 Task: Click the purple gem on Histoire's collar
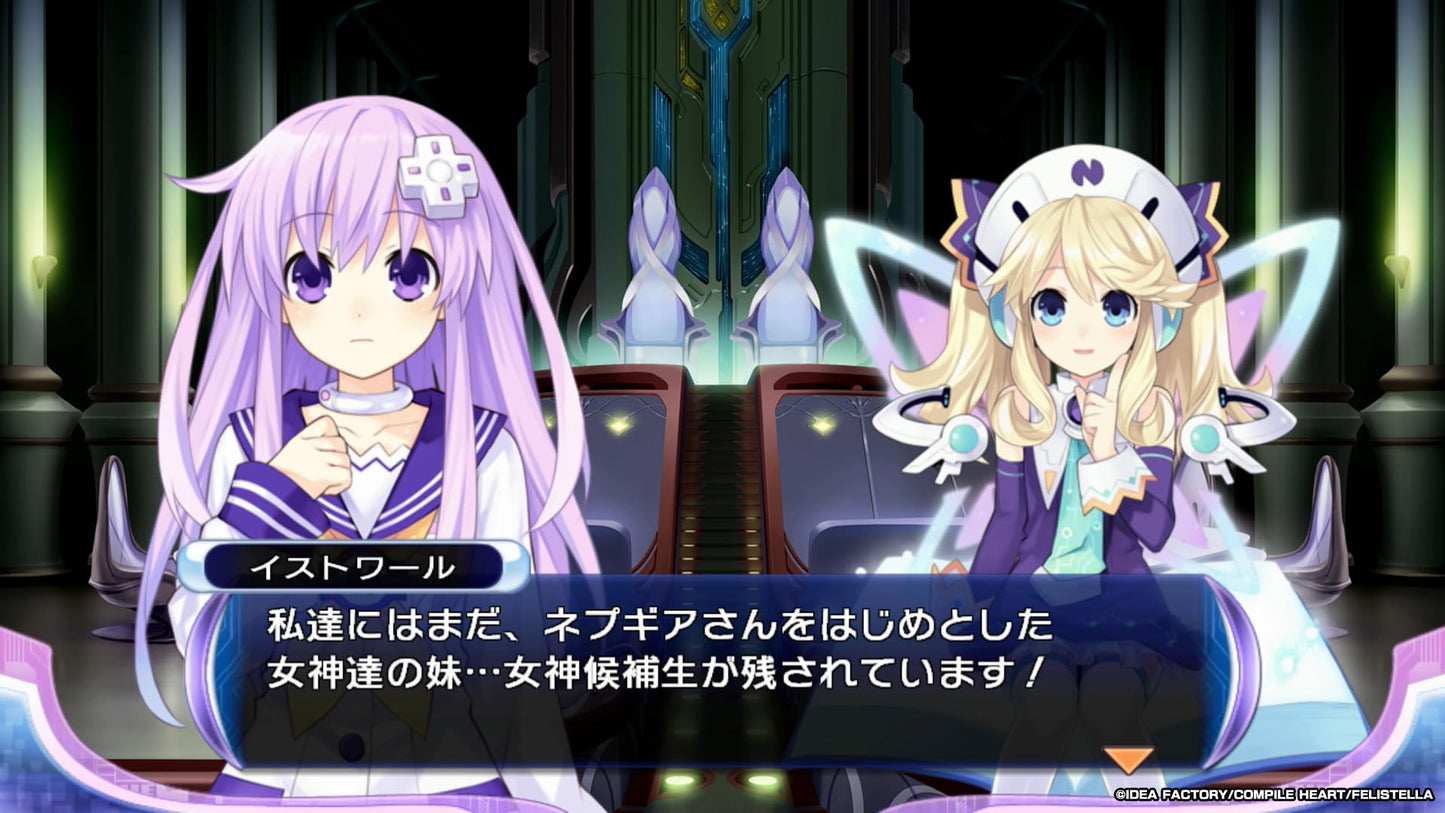(1075, 410)
